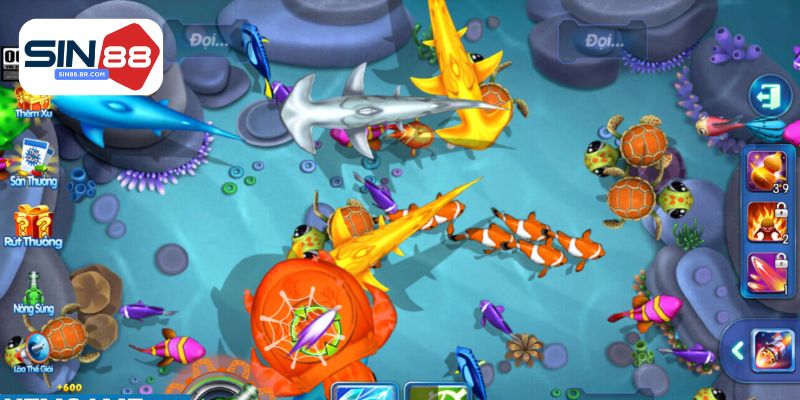Viewport: 800px width, 400px height.
Task: Fire the rocket missile special weapon
Action: coord(772,351)
